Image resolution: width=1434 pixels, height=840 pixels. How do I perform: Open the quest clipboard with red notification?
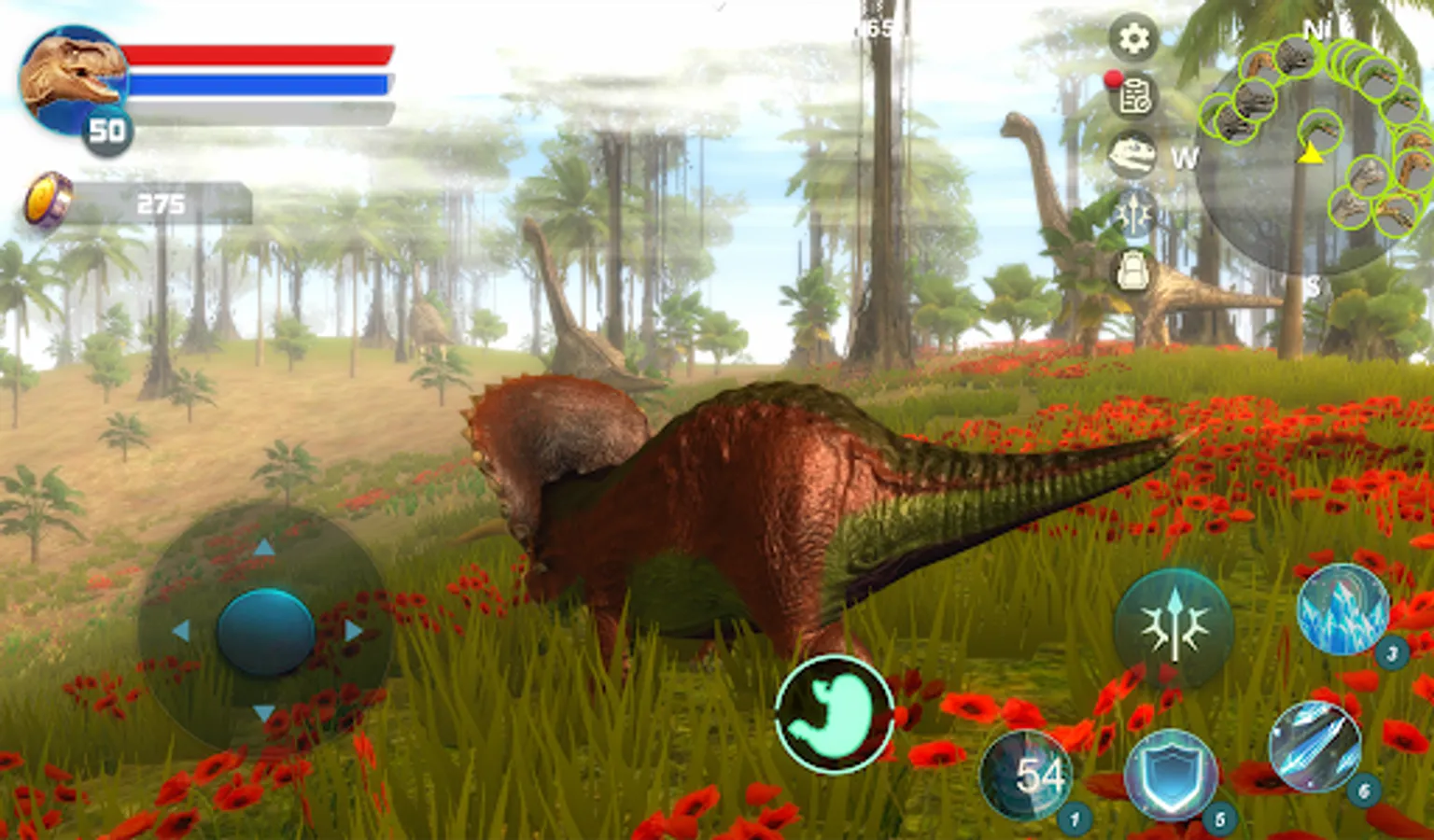pyautogui.click(x=1133, y=96)
